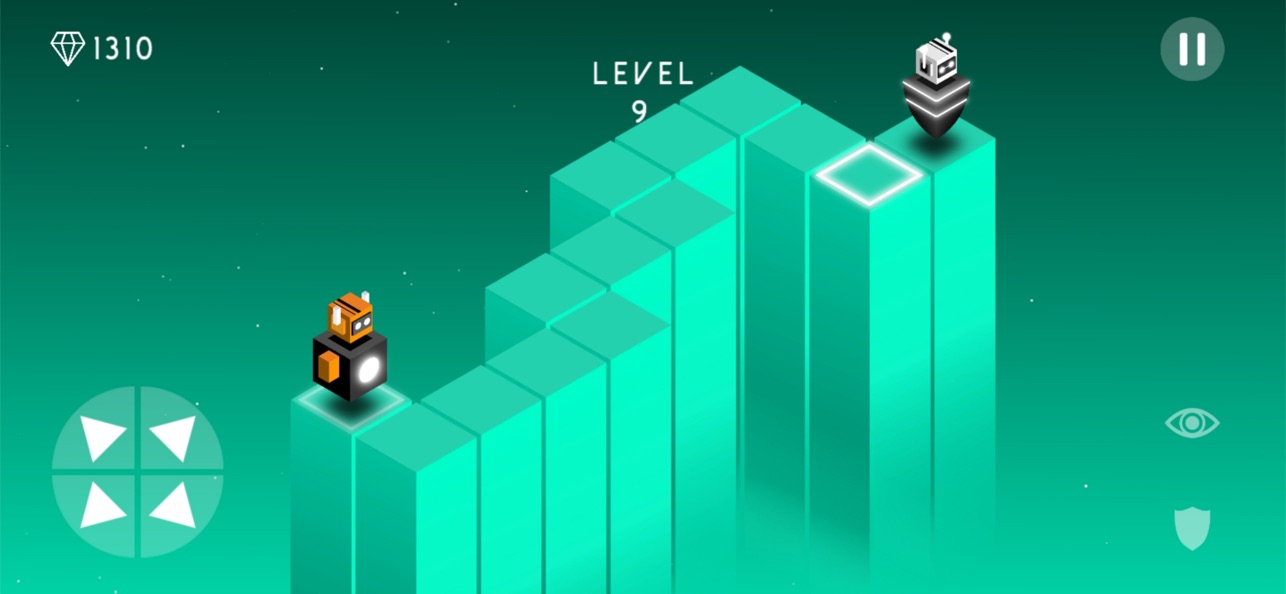Activate the shield power-up icon
The image size is (1286, 594).
pyautogui.click(x=1191, y=527)
